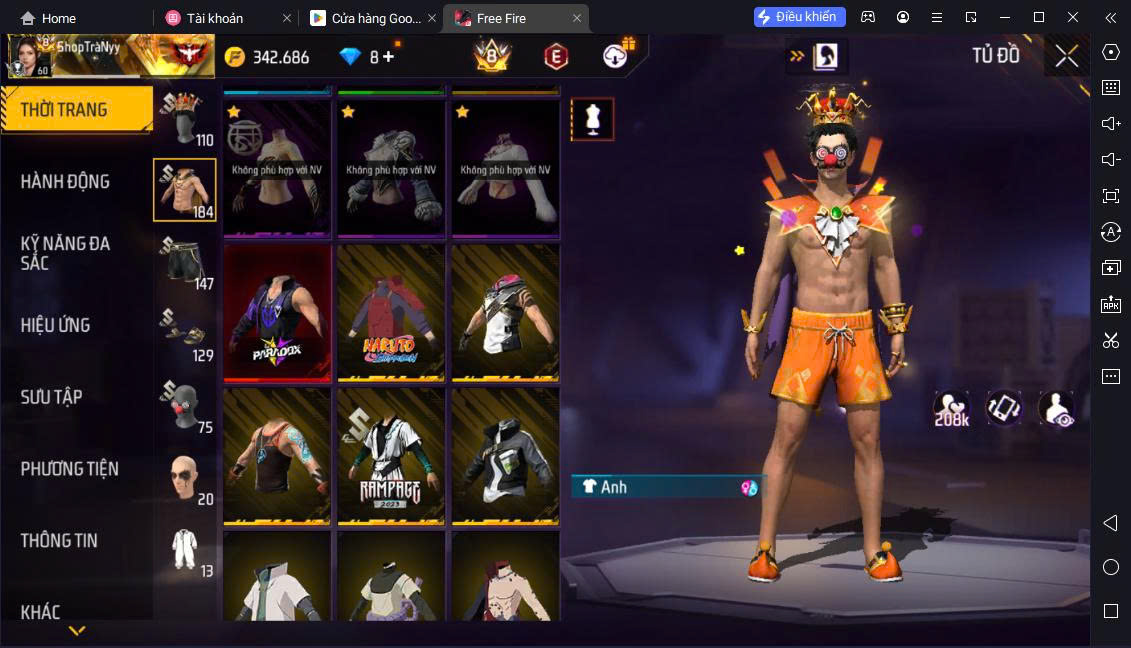The width and height of the screenshot is (1131, 648).
Task: Choose the shorts category with 147 items
Action: [x=184, y=262]
